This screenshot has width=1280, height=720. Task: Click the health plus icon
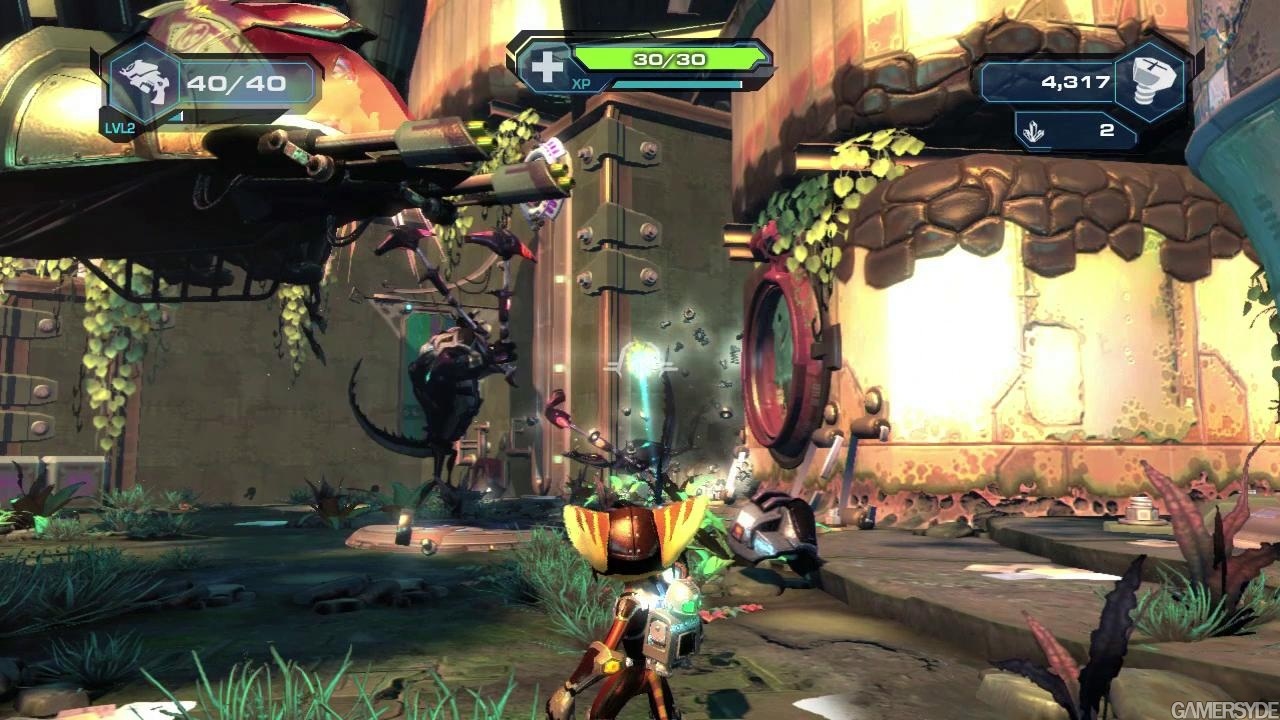pyautogui.click(x=547, y=66)
